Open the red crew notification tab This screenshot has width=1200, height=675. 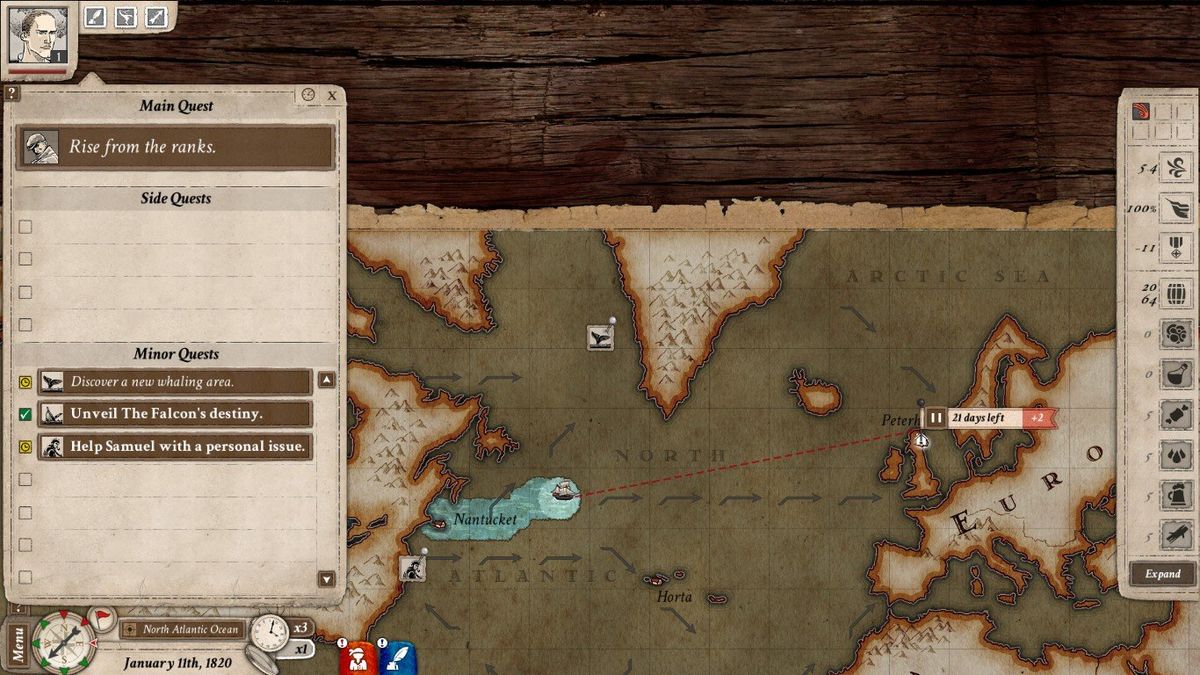[x=355, y=658]
